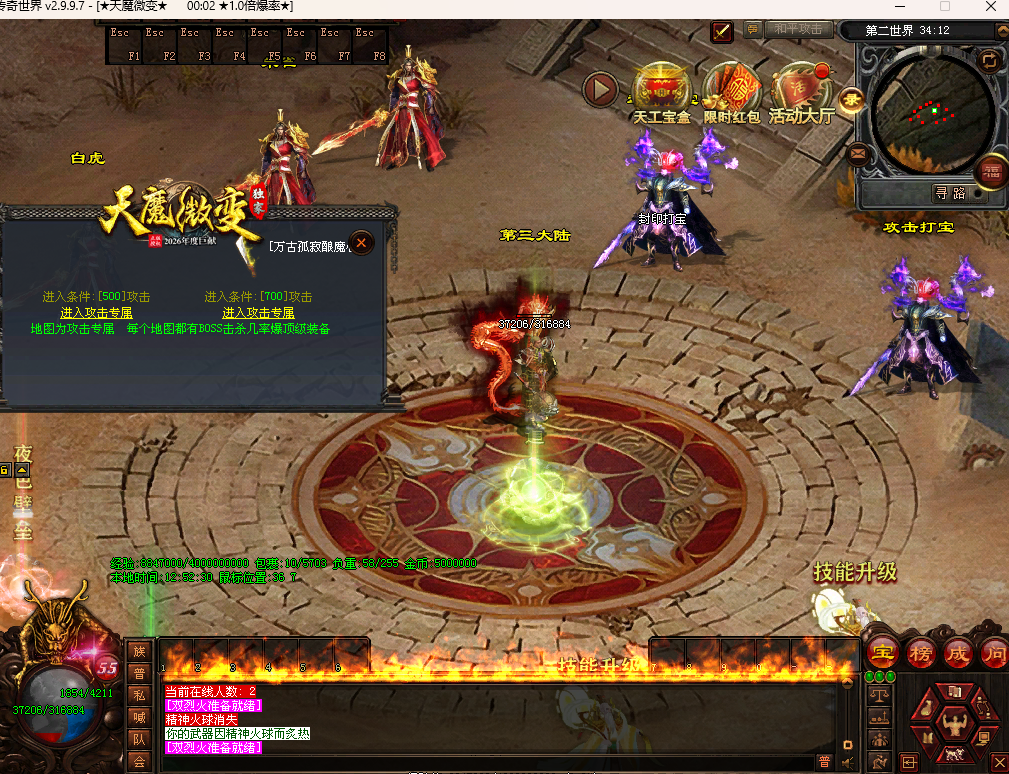The height and width of the screenshot is (774, 1009).
Task: Open the 成 achievement button
Action: pos(958,654)
